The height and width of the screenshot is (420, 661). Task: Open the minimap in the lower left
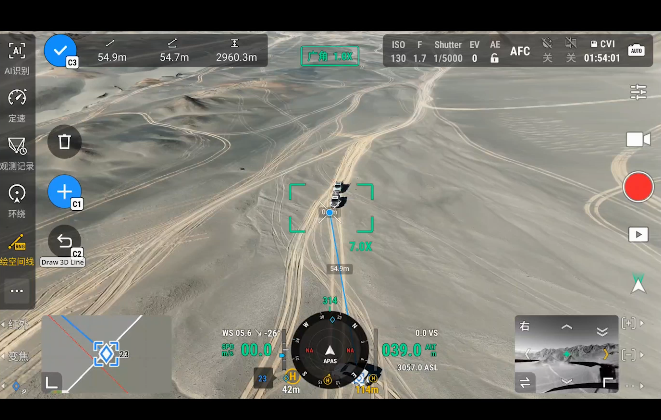(106, 353)
